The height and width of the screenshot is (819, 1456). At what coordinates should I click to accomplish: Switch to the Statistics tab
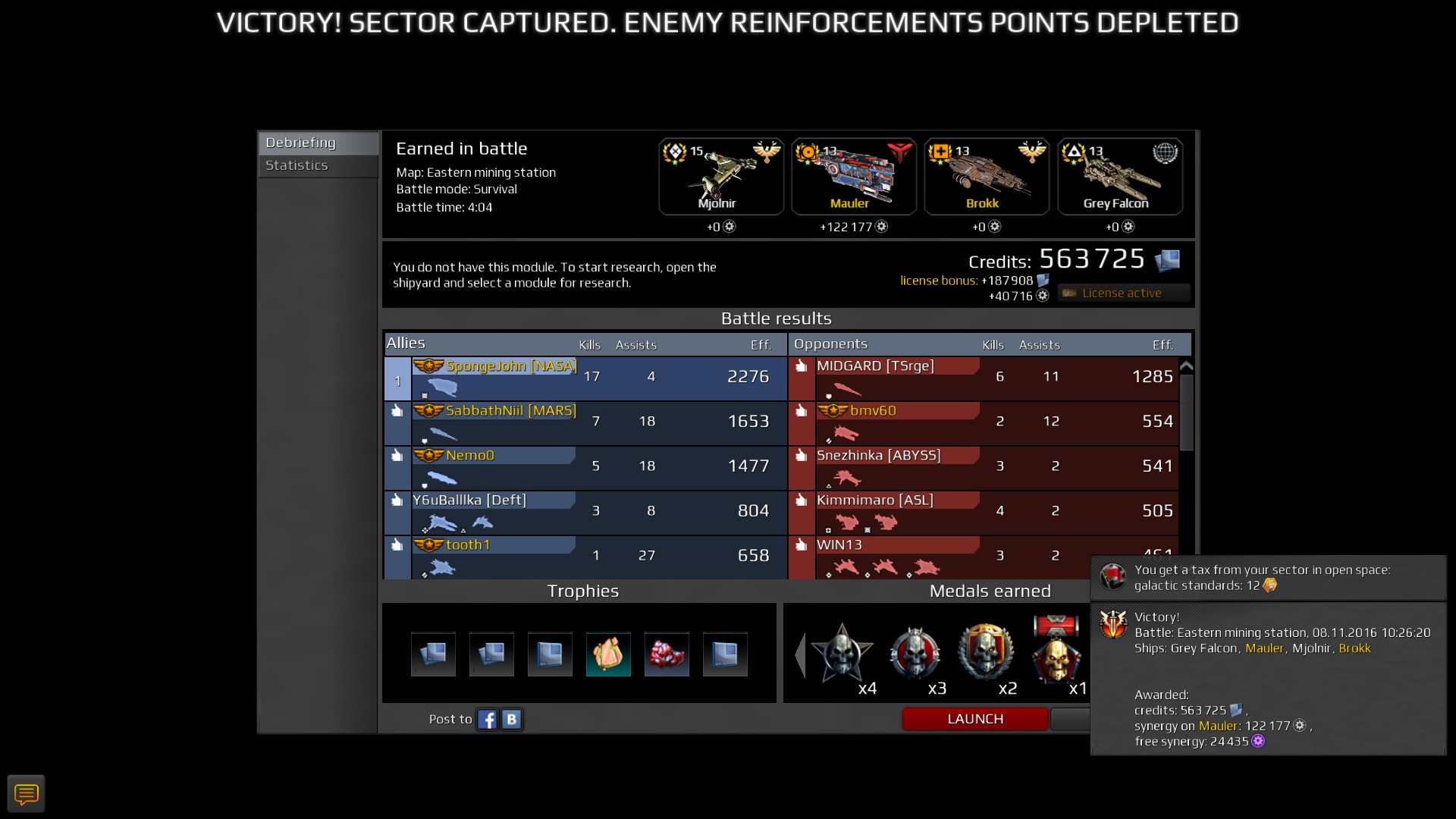[297, 165]
